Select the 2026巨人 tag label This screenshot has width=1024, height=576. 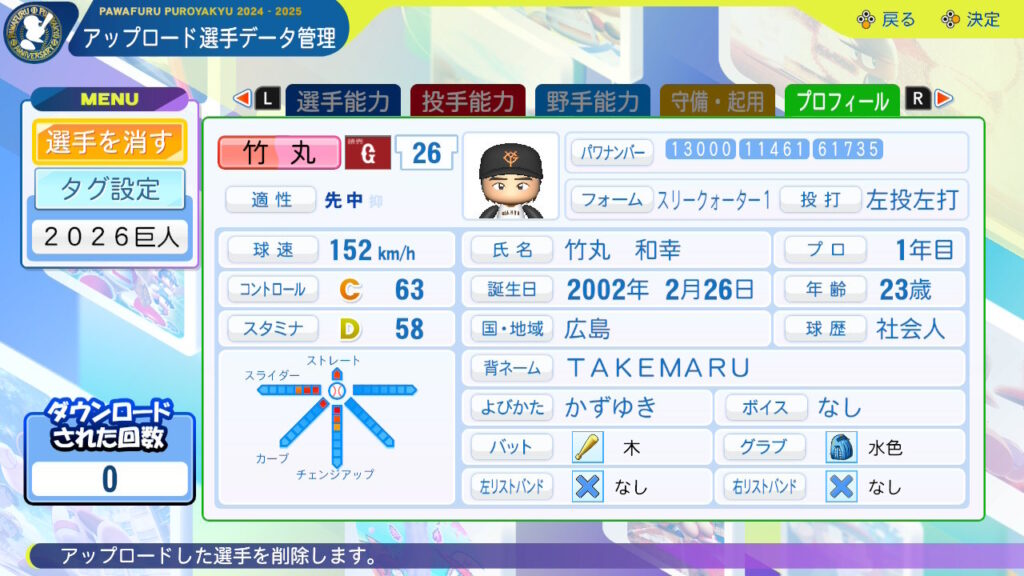point(109,237)
